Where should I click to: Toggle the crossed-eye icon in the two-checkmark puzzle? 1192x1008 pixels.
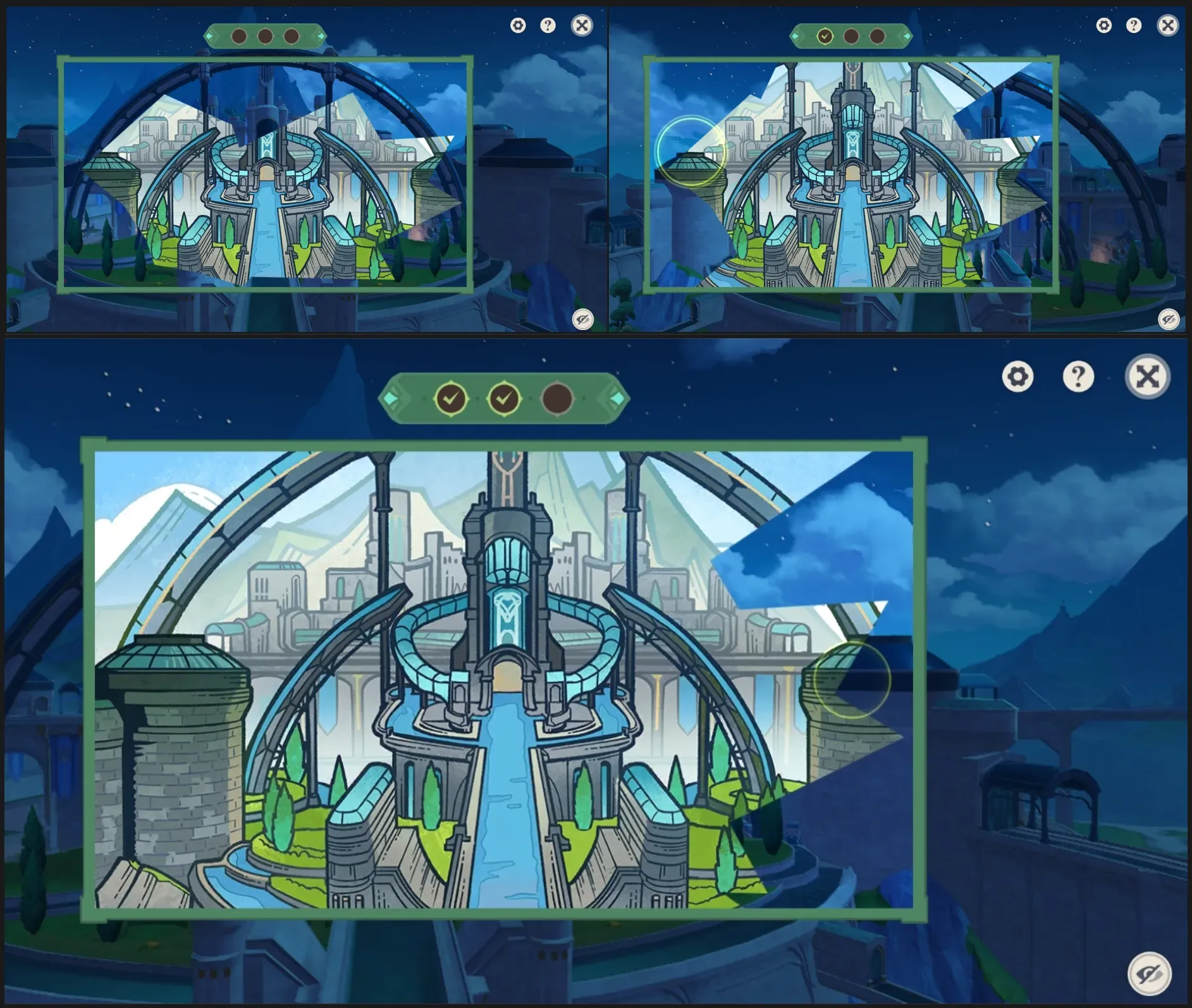click(x=1149, y=974)
